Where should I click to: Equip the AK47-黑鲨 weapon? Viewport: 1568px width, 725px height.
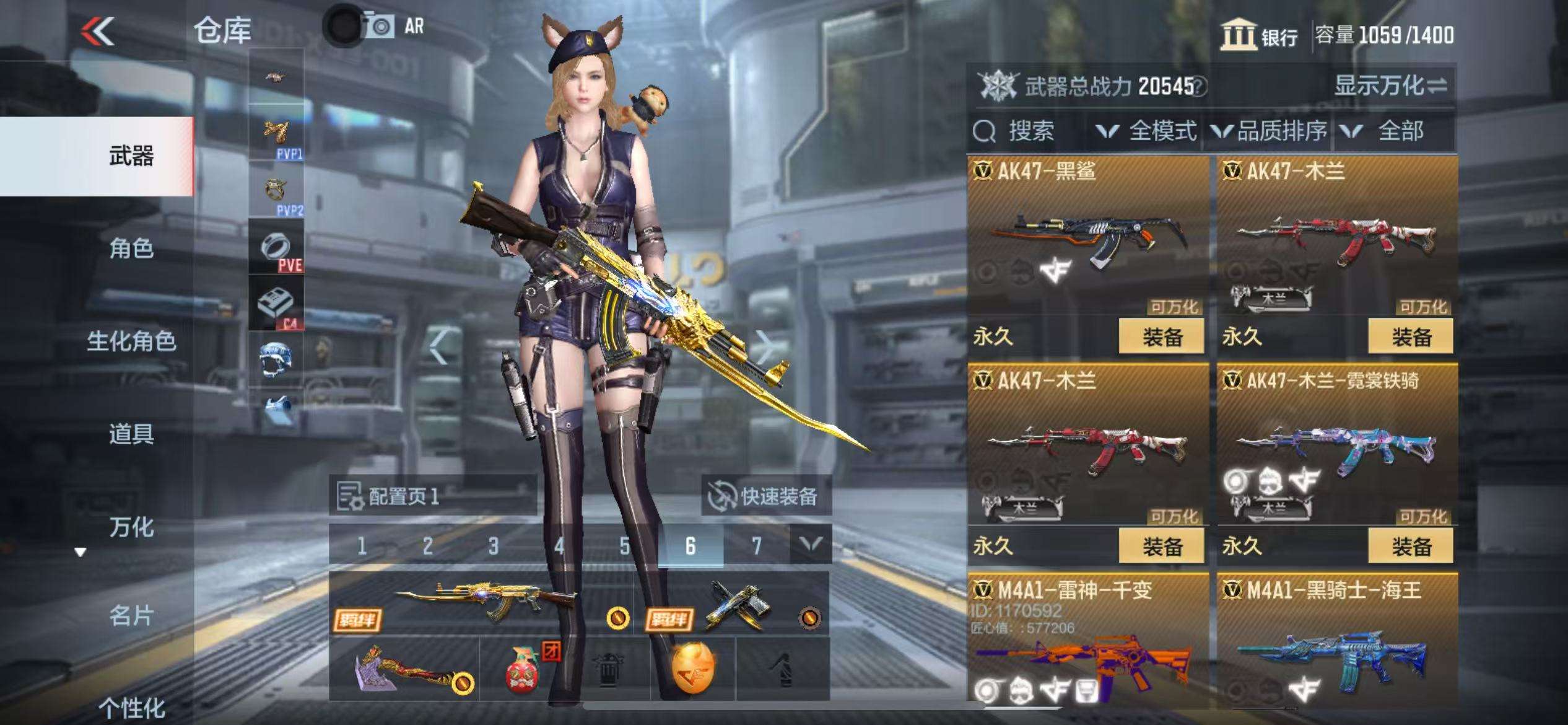[x=1161, y=337]
